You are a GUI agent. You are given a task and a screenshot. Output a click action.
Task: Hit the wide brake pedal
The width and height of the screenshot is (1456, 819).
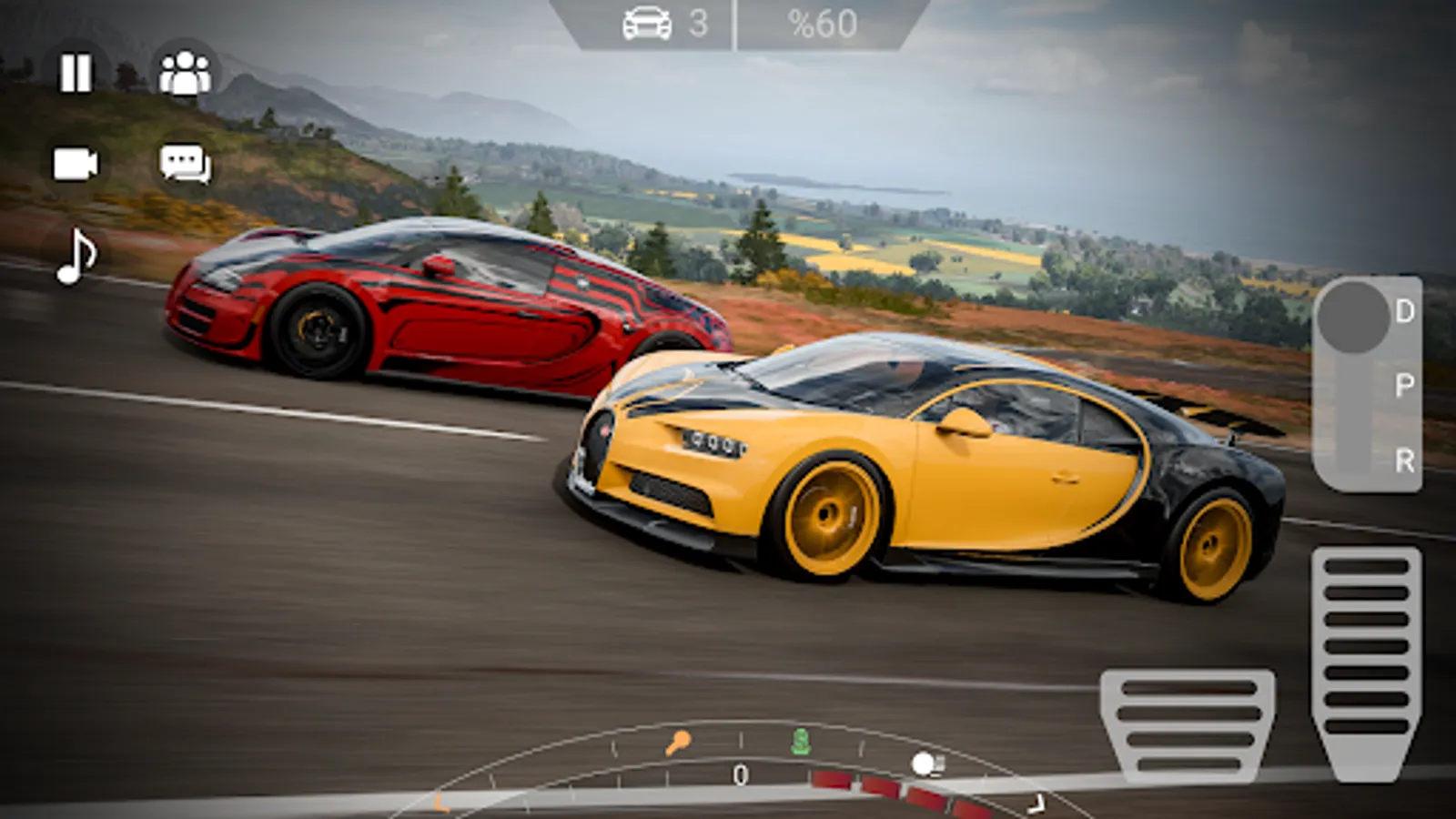(1188, 725)
